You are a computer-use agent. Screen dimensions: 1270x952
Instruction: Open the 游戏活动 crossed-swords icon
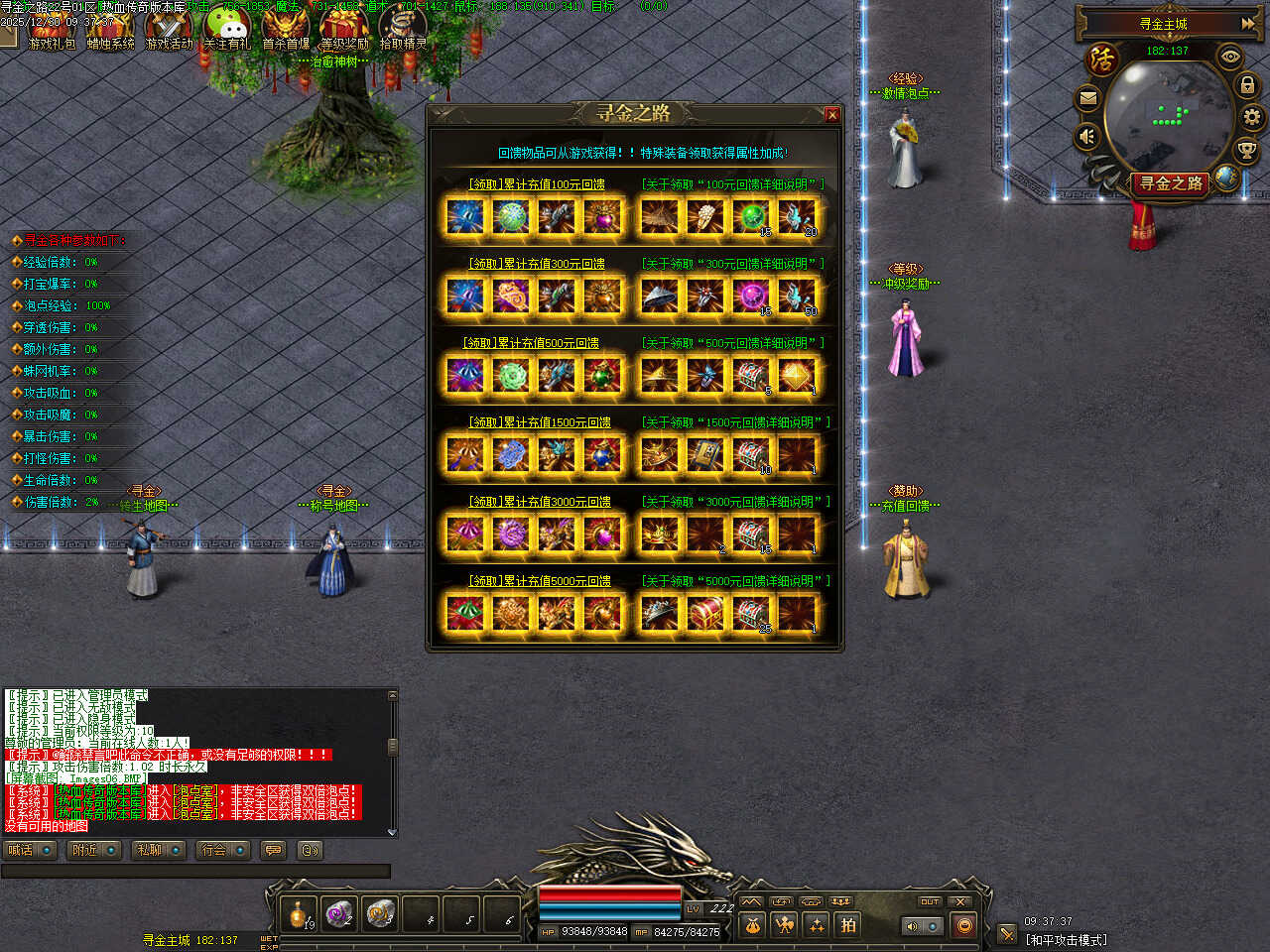(169, 28)
